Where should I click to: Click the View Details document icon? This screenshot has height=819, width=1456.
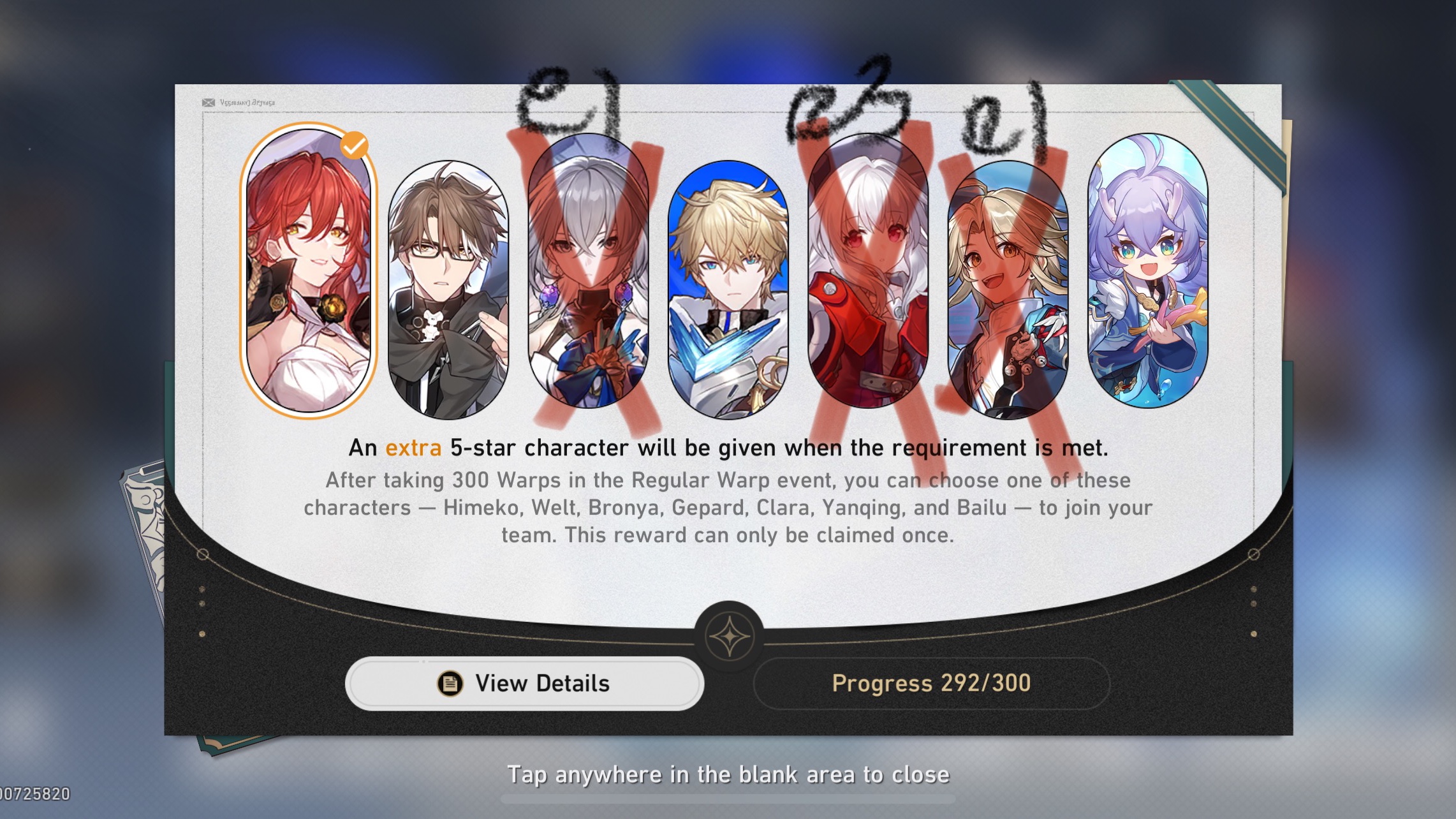[449, 683]
